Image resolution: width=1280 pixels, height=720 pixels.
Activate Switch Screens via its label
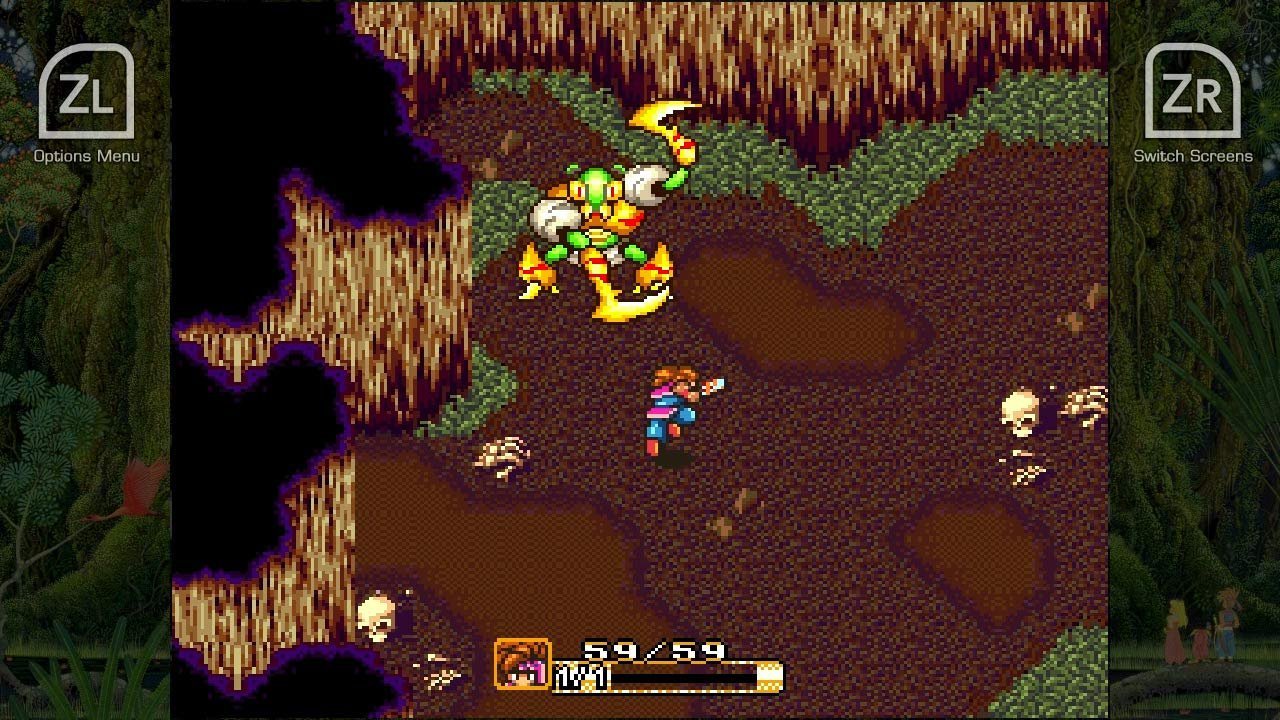coord(1193,157)
